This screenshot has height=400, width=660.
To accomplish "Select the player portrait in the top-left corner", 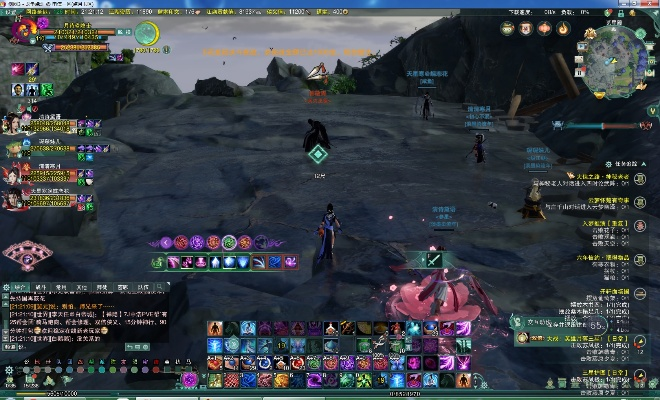I will point(21,32).
